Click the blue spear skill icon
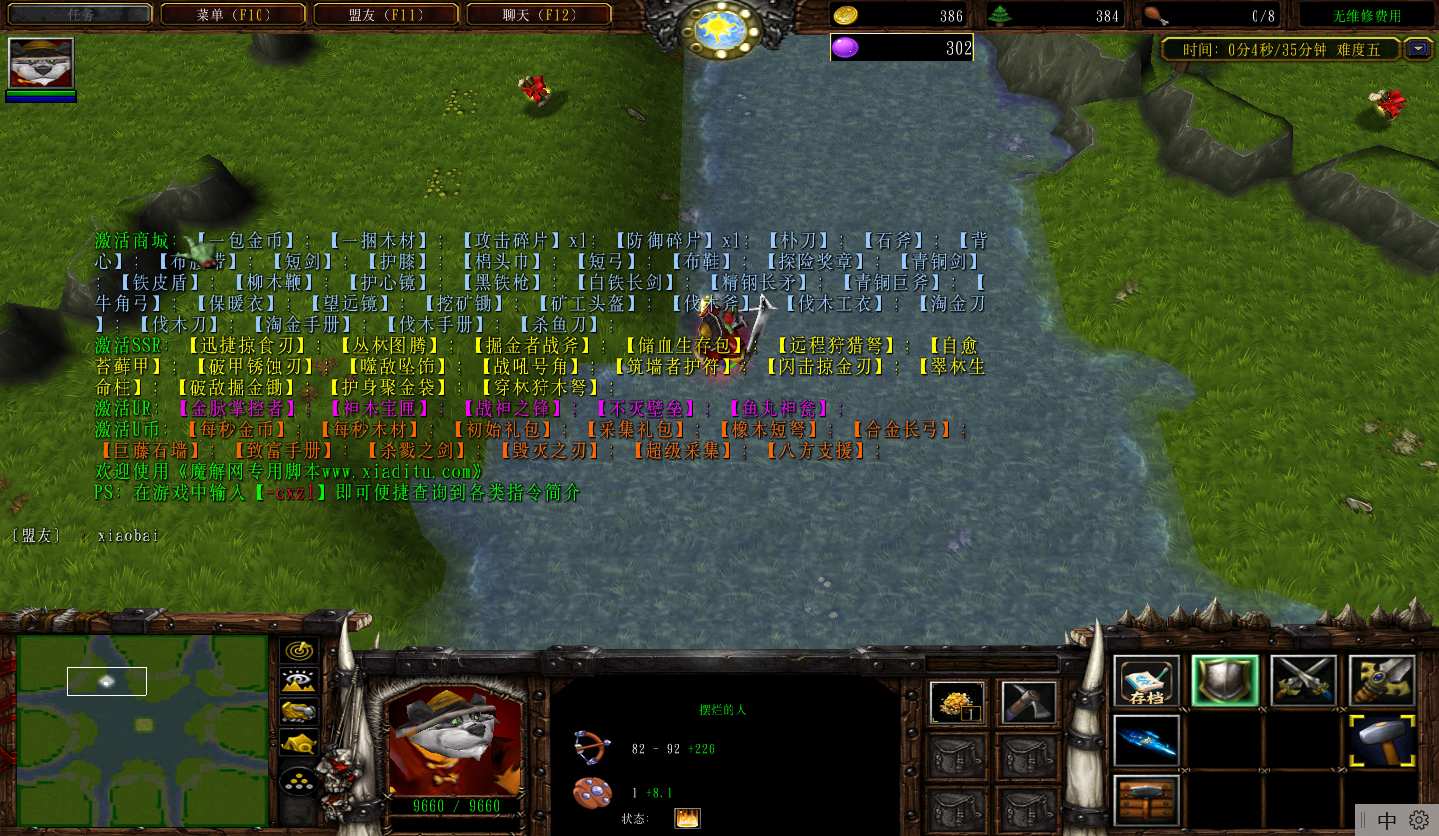The image size is (1439, 836). 1145,741
